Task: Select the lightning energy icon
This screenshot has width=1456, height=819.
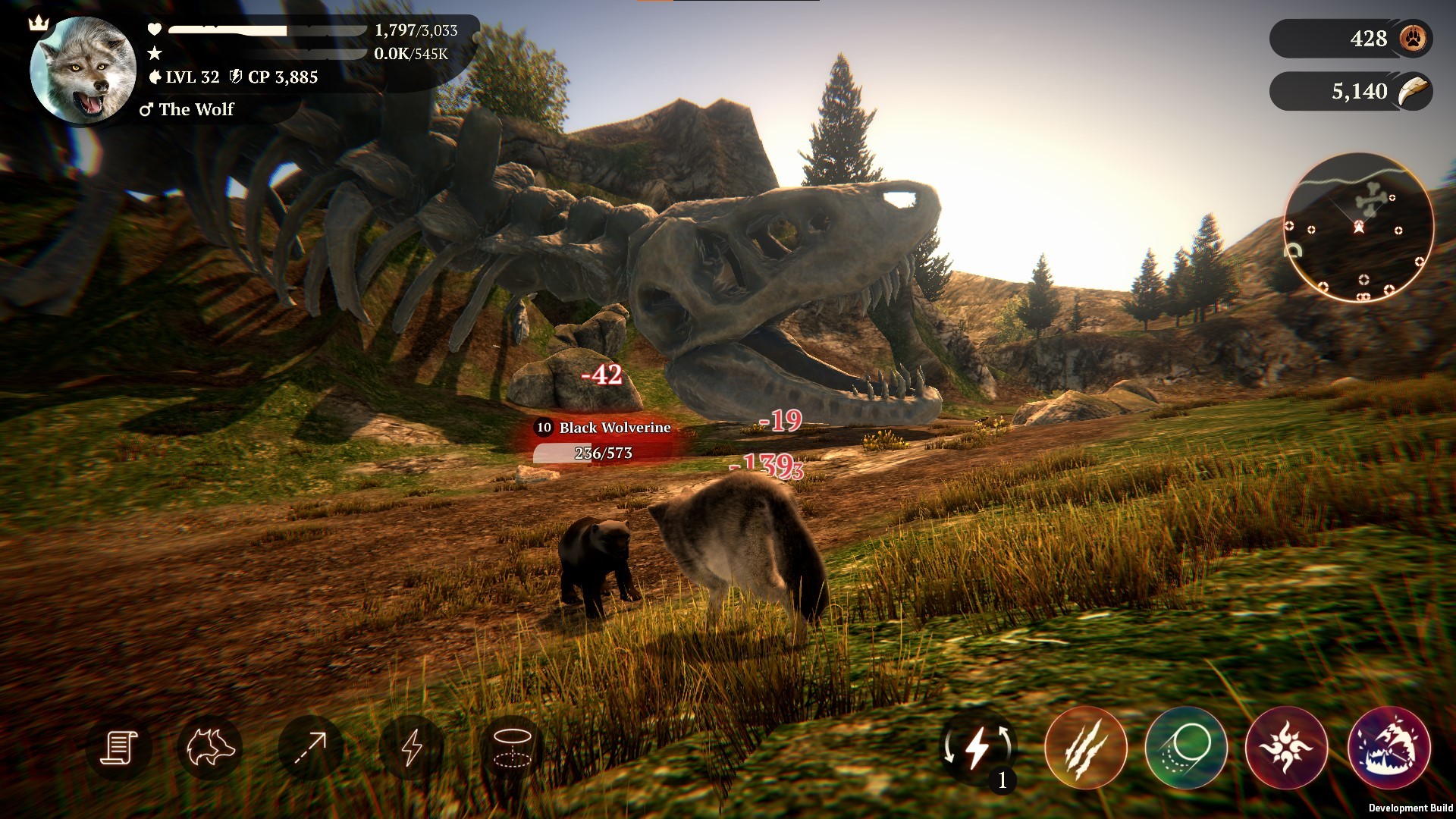Action: (x=413, y=748)
